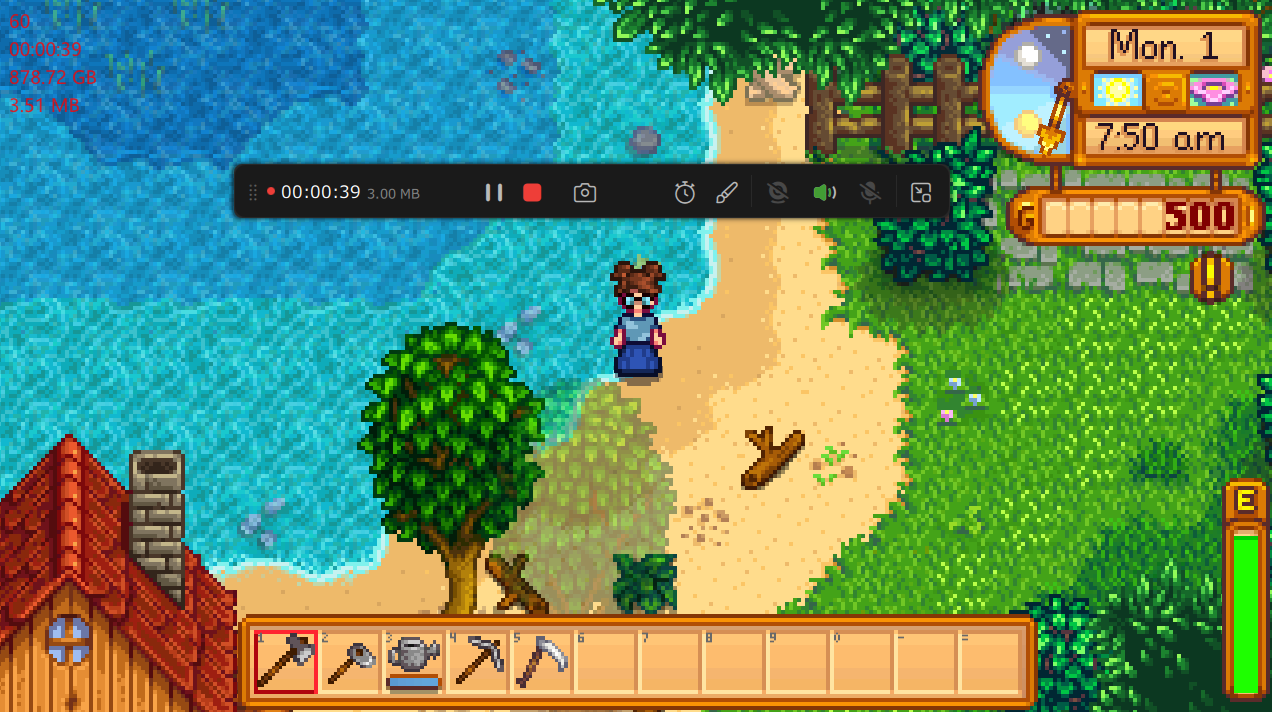The image size is (1272, 712).
Task: Pause the screen recording
Action: pyautogui.click(x=494, y=192)
